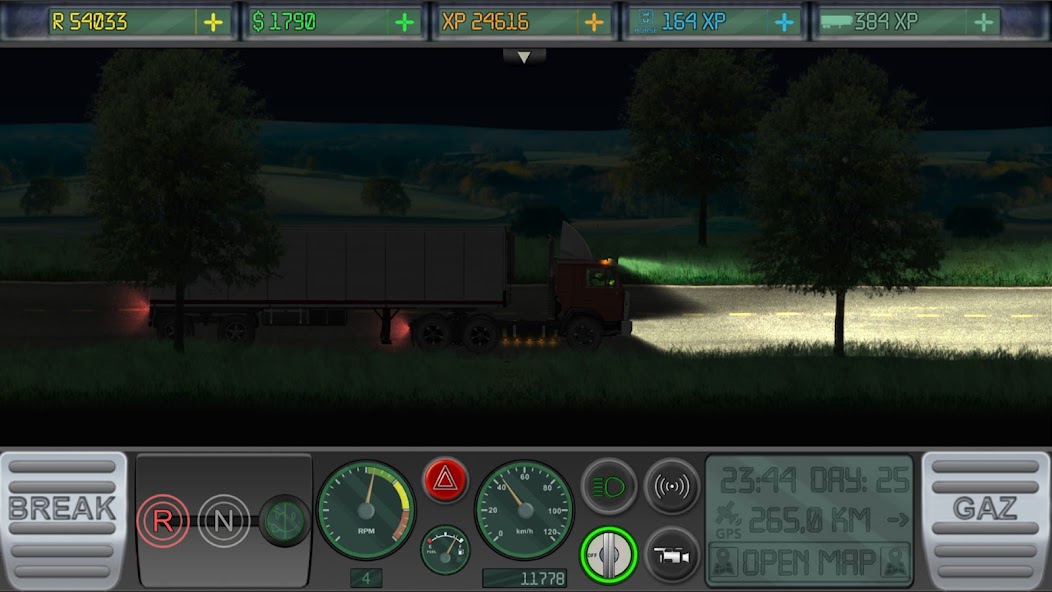1052x592 pixels.
Task: Sound the horn button
Action: 672,486
